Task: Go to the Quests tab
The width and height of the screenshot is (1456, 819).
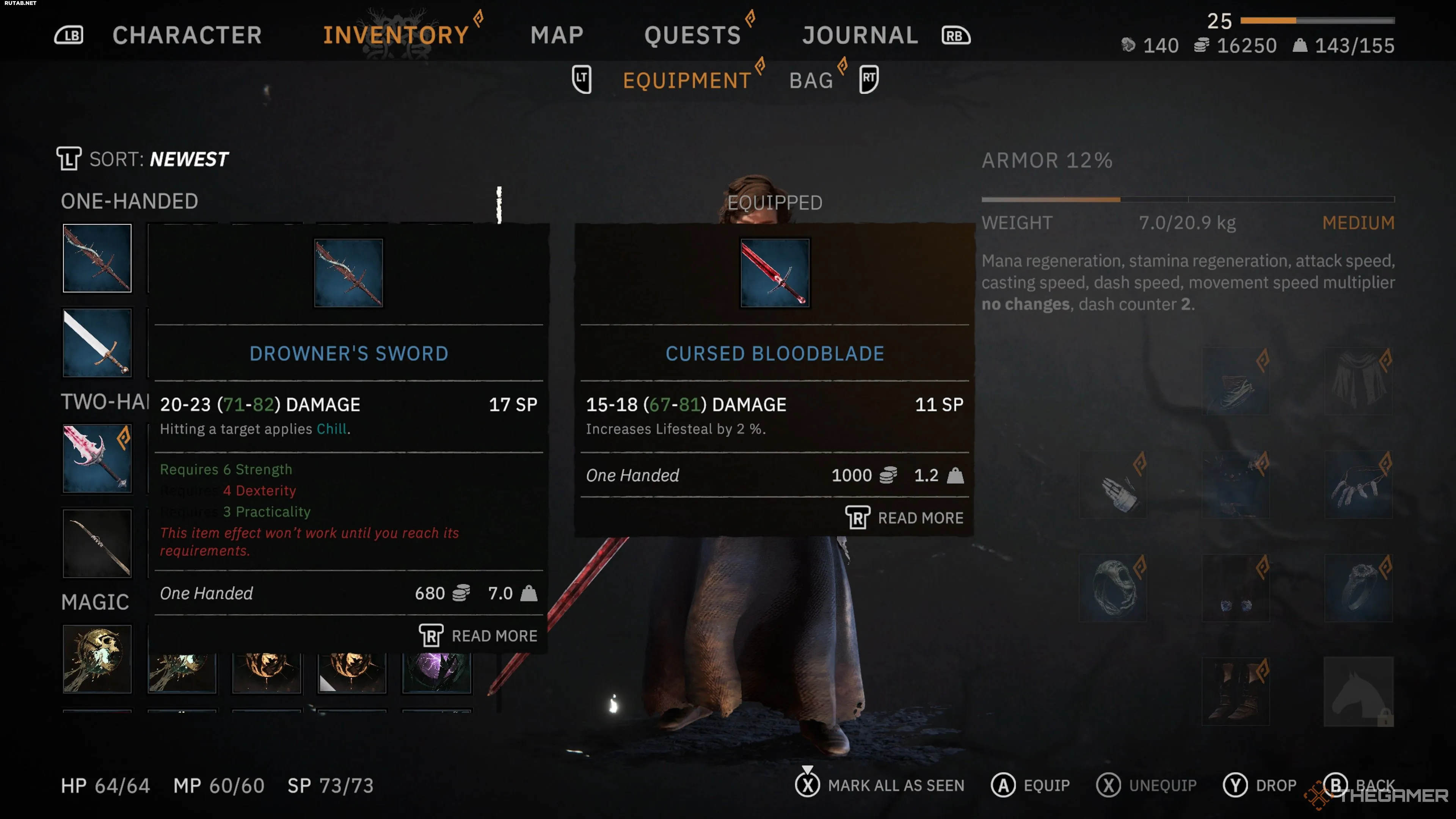Action: [692, 35]
